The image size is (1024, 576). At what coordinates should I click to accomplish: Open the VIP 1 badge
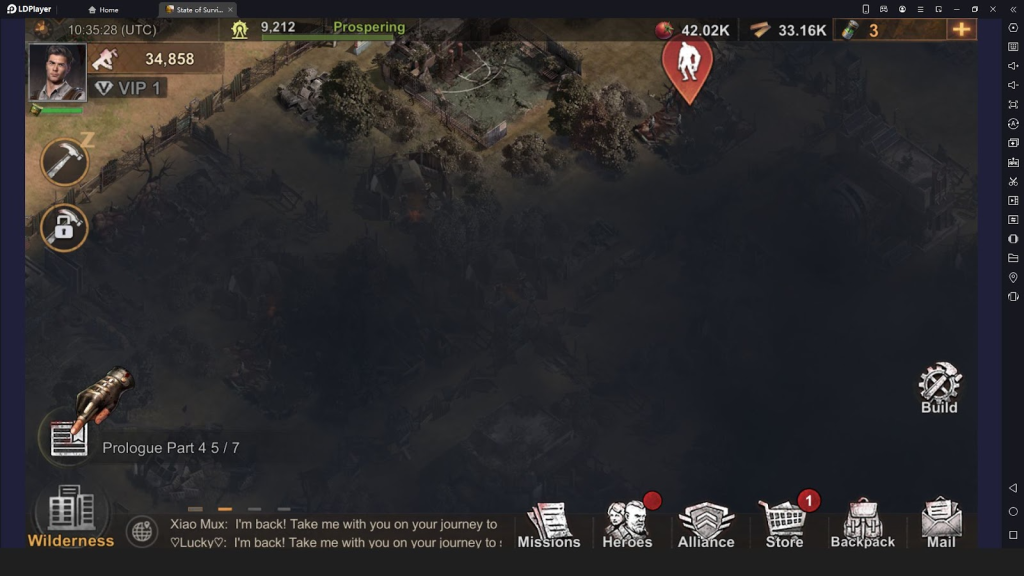pyautogui.click(x=128, y=88)
